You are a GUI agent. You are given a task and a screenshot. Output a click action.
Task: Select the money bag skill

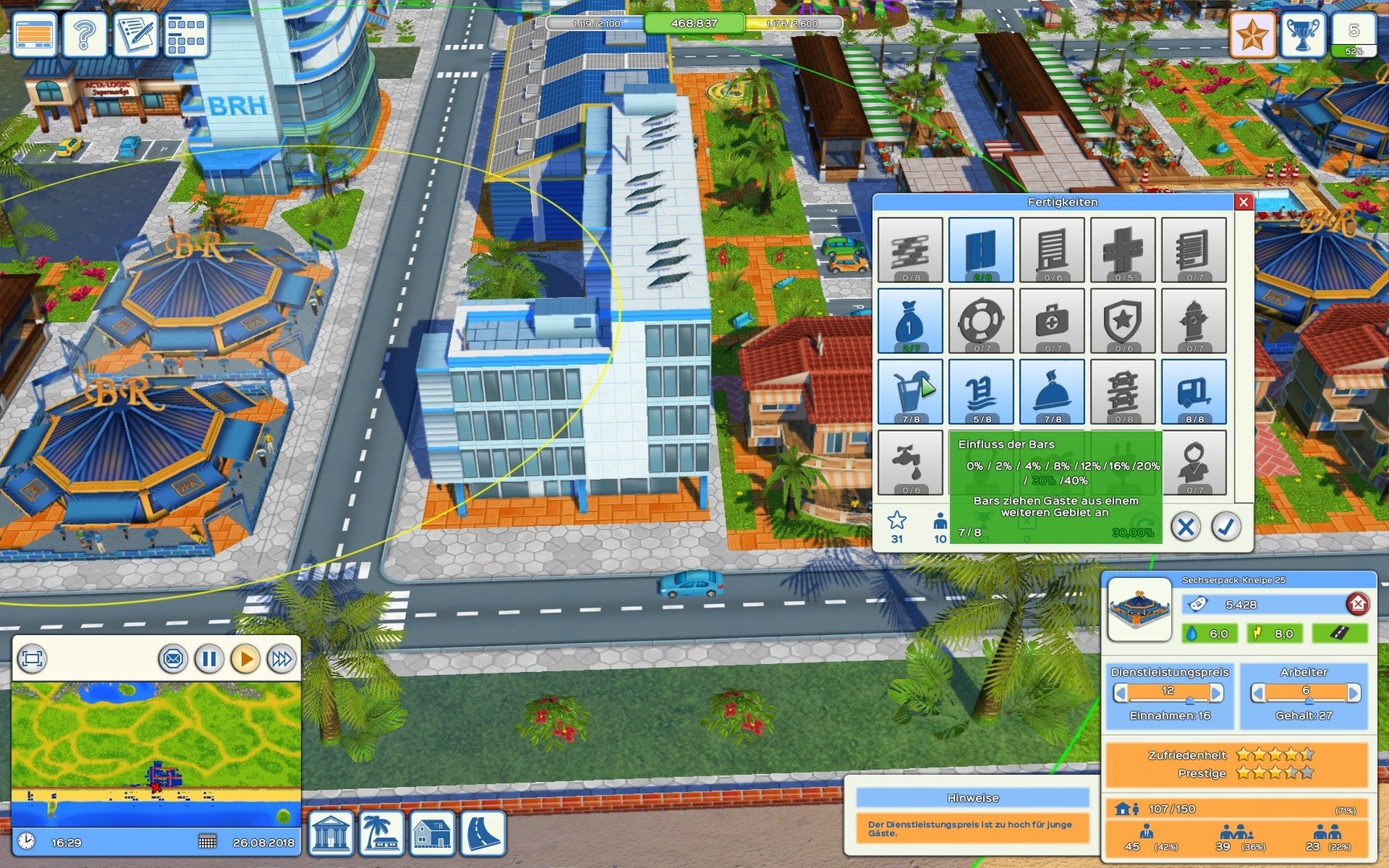click(x=910, y=321)
